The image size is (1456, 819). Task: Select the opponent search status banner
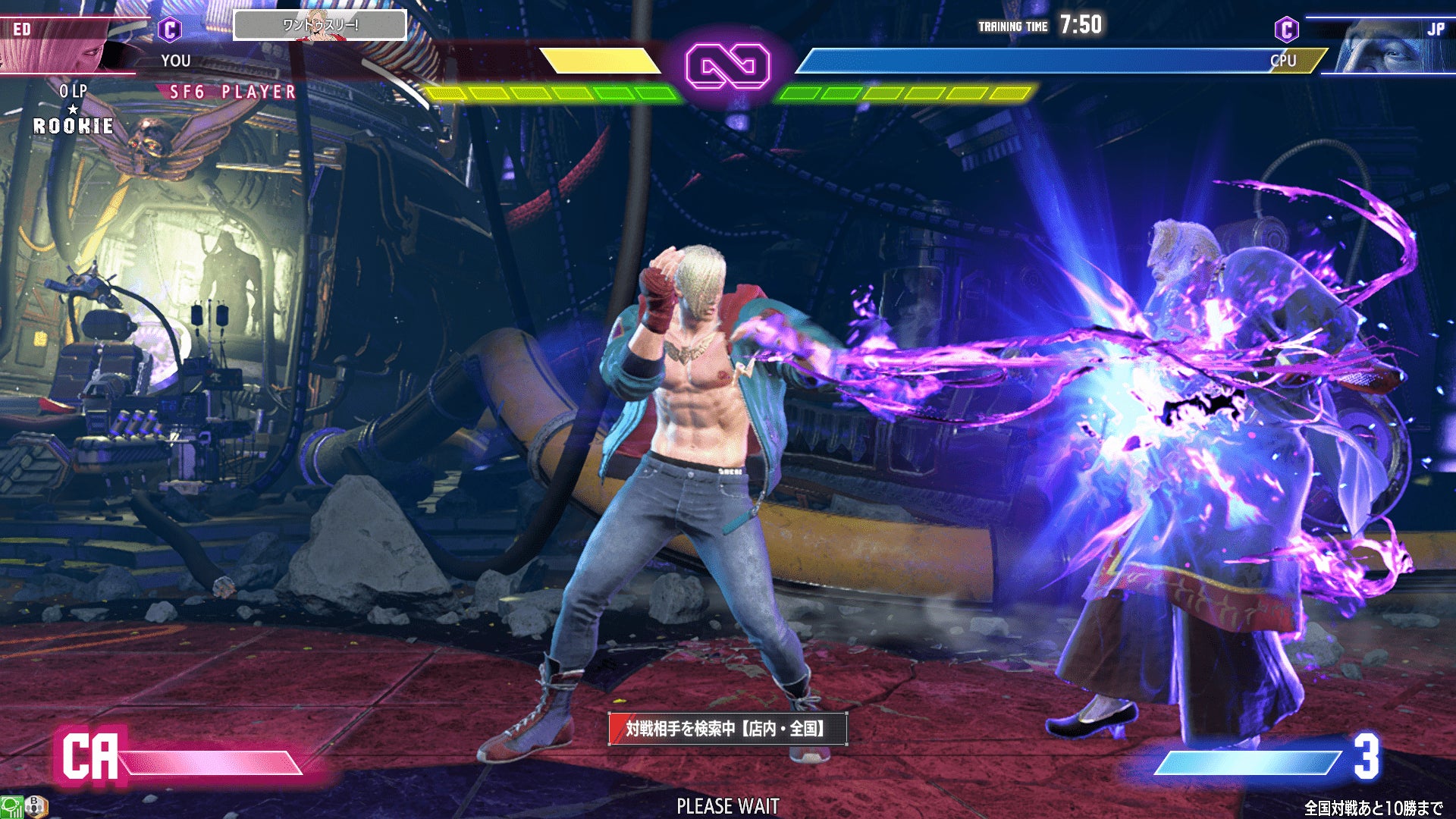tap(727, 729)
